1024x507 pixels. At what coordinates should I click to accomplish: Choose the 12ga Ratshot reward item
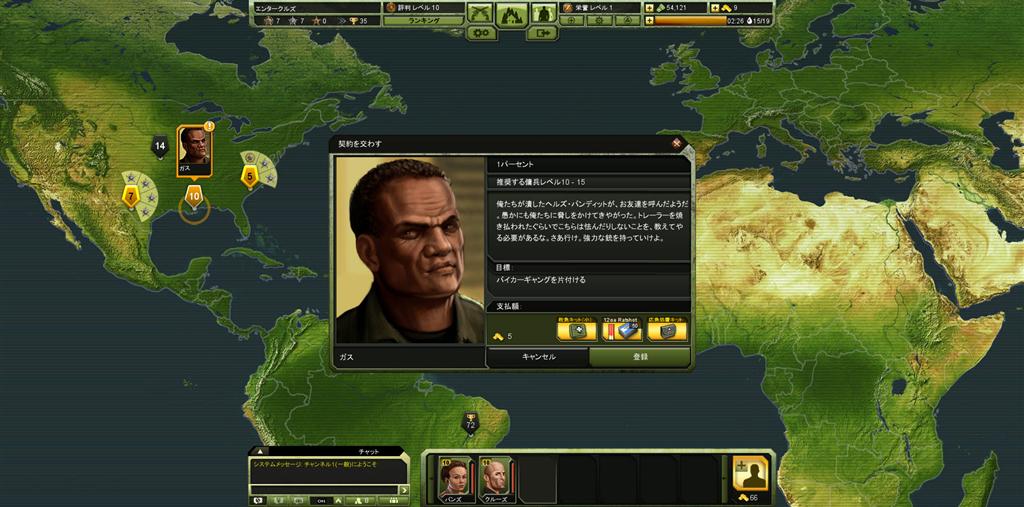pyautogui.click(x=622, y=330)
